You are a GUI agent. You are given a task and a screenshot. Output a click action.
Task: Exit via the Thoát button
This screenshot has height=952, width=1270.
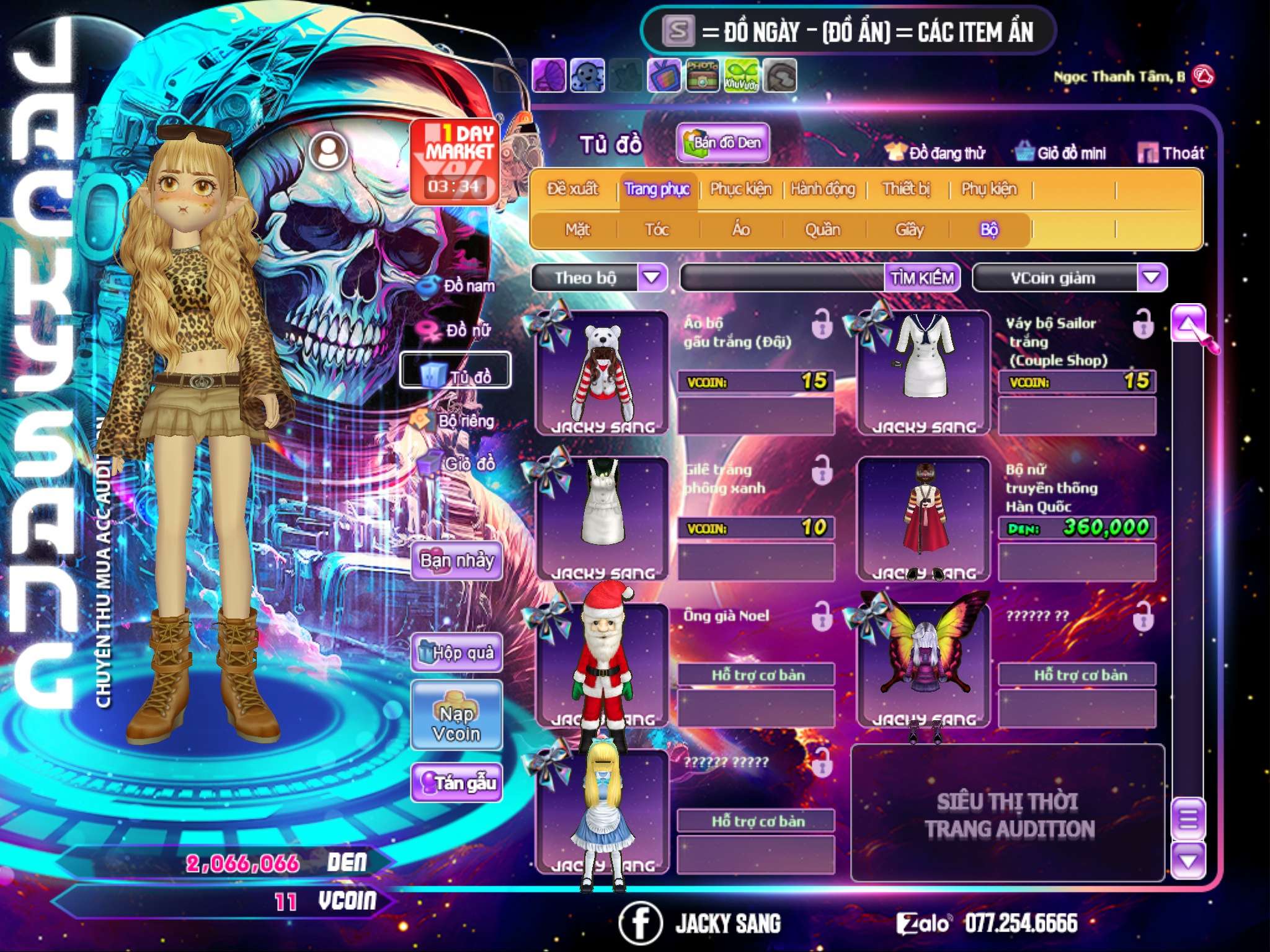[1171, 152]
